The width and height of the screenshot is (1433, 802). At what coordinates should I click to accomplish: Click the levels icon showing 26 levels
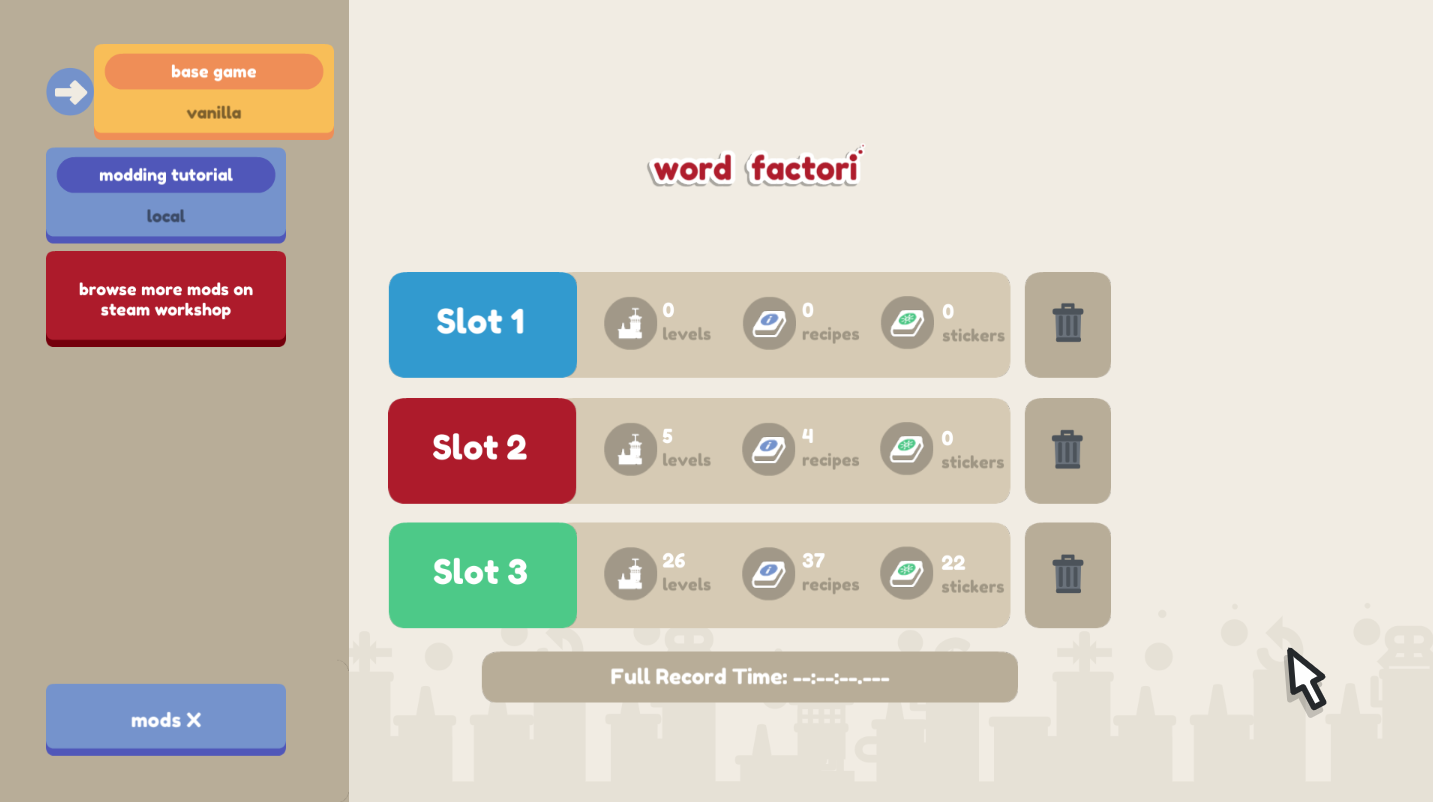pos(630,573)
